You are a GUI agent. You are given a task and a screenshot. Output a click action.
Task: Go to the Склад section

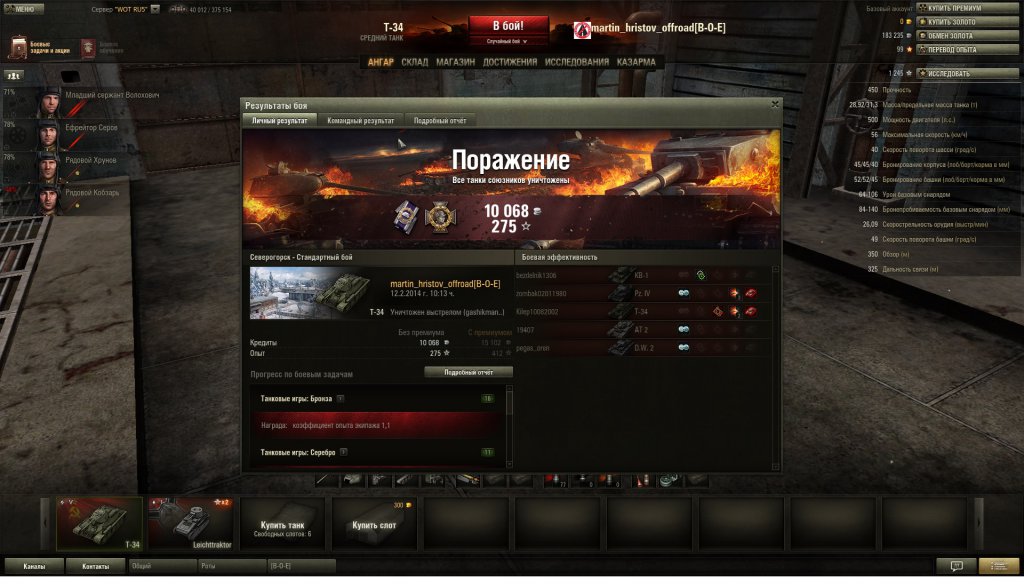414,62
